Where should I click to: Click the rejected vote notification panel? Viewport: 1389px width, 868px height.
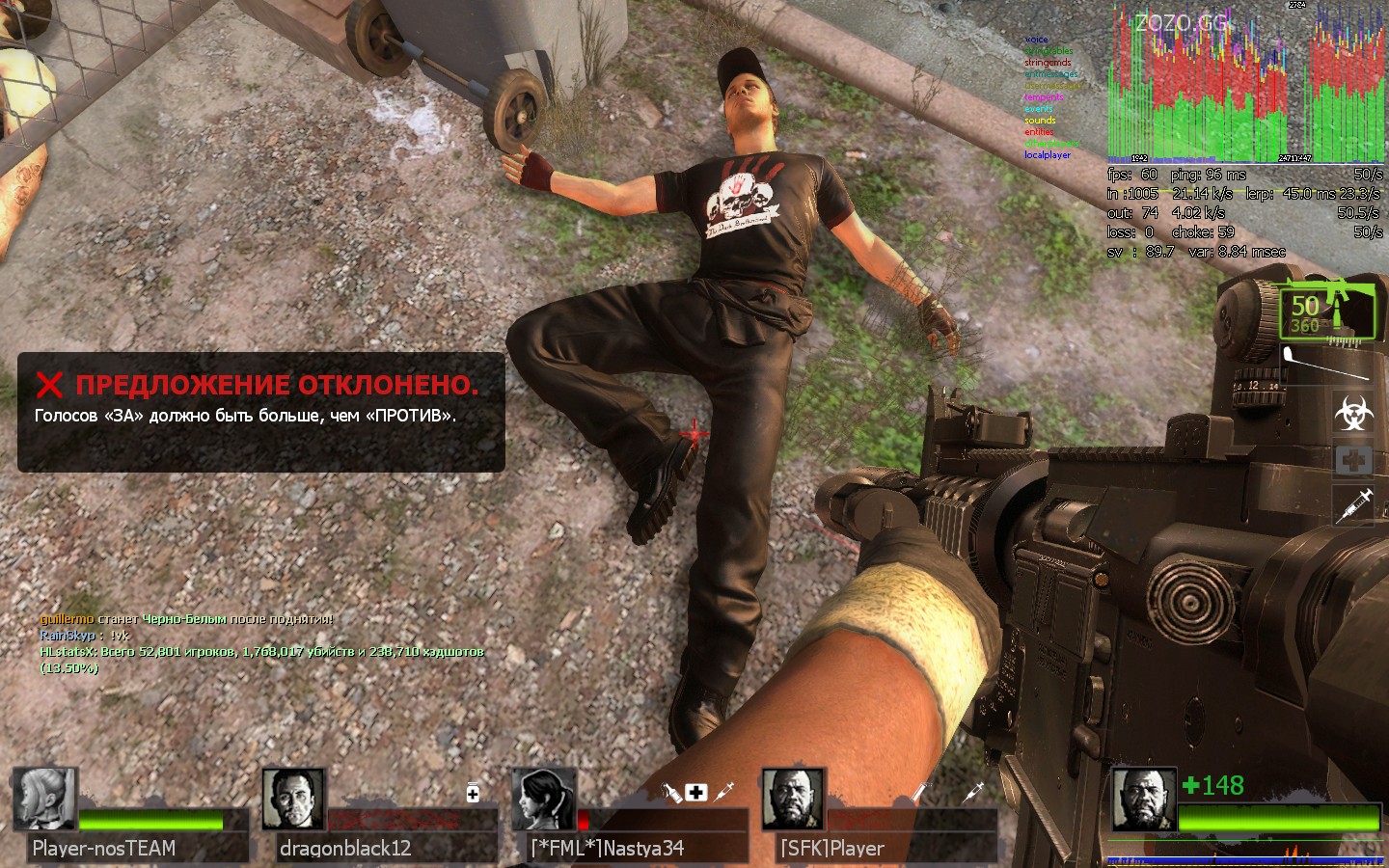pyautogui.click(x=260, y=412)
